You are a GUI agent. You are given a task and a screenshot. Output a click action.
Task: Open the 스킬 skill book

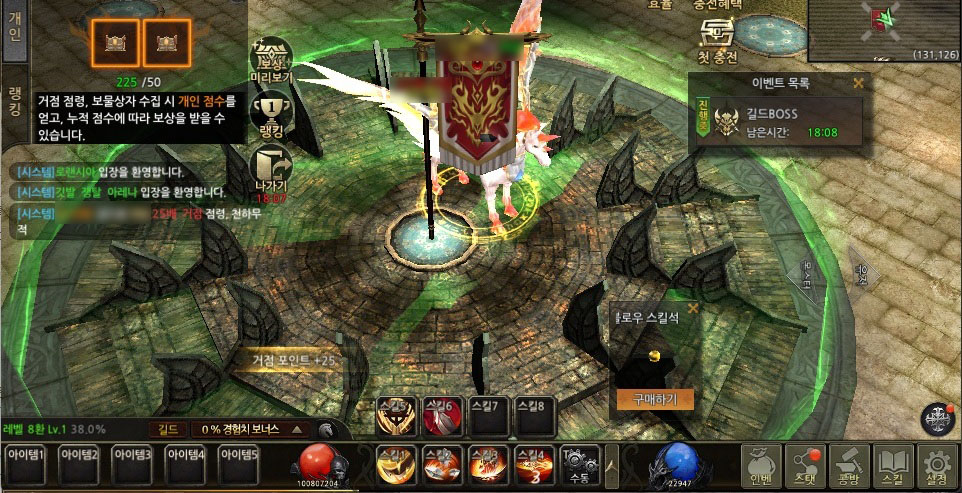click(x=893, y=465)
